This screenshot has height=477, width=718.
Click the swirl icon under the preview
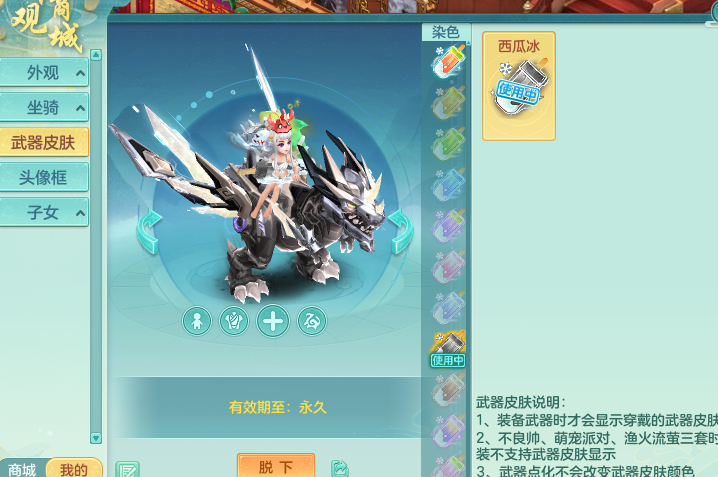[311, 321]
